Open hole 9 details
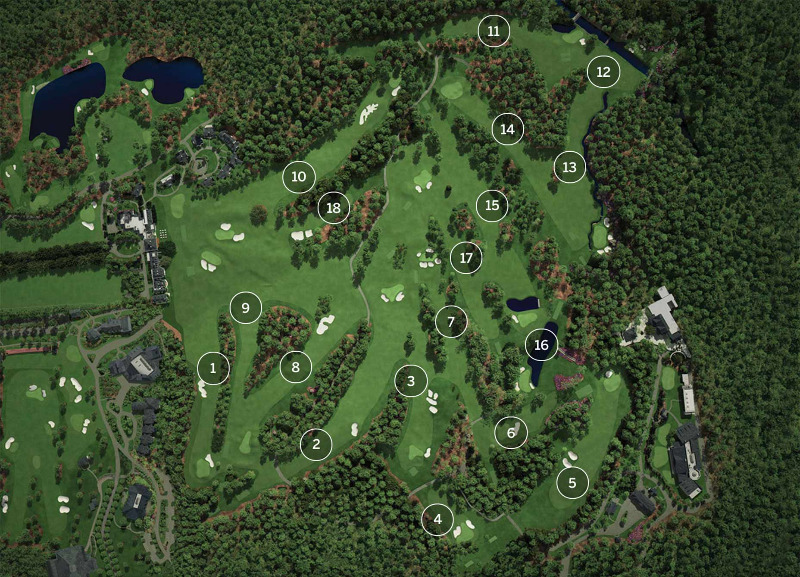800x577 pixels. (x=246, y=307)
